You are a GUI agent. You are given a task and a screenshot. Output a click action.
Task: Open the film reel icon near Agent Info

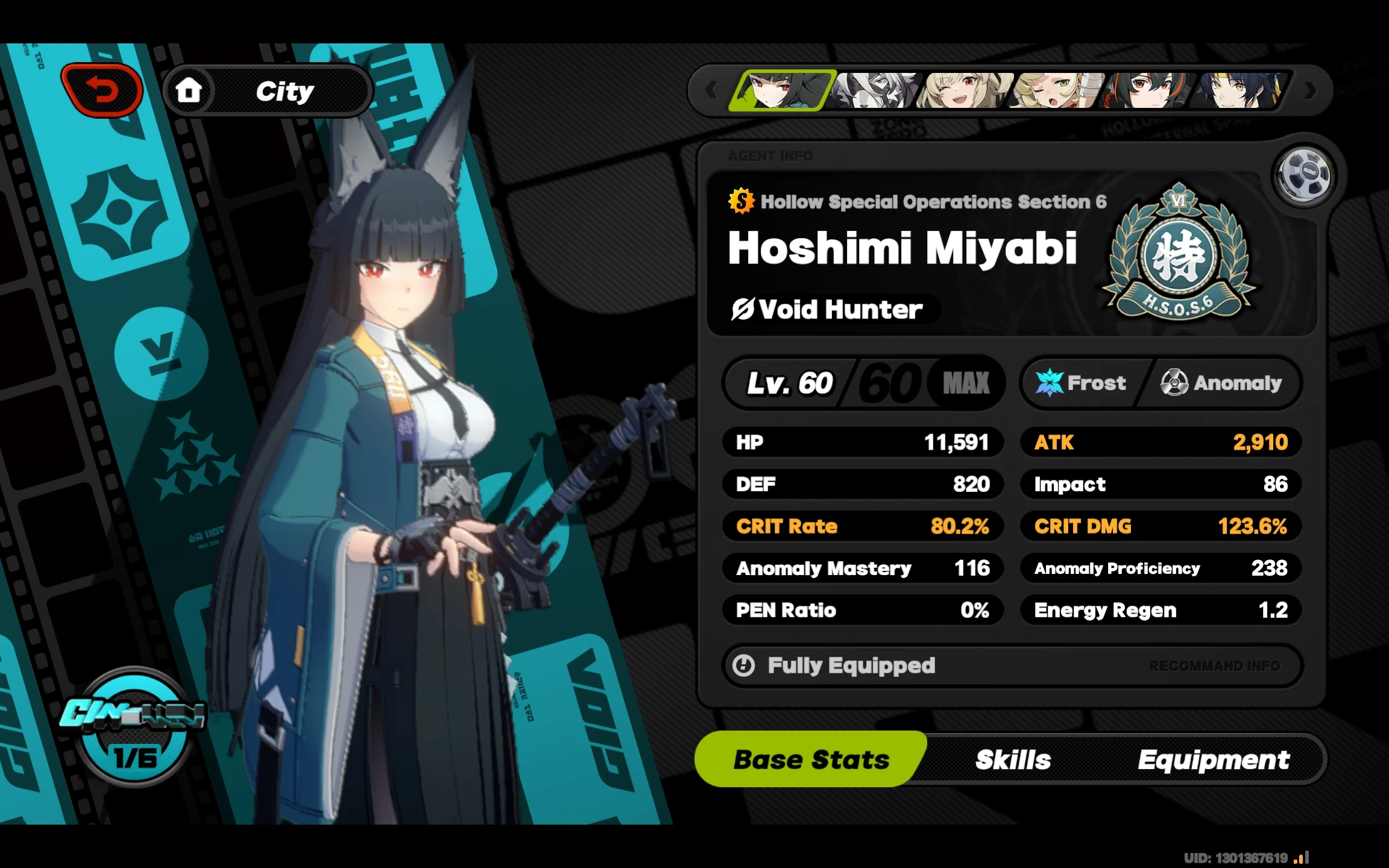pos(1303,175)
